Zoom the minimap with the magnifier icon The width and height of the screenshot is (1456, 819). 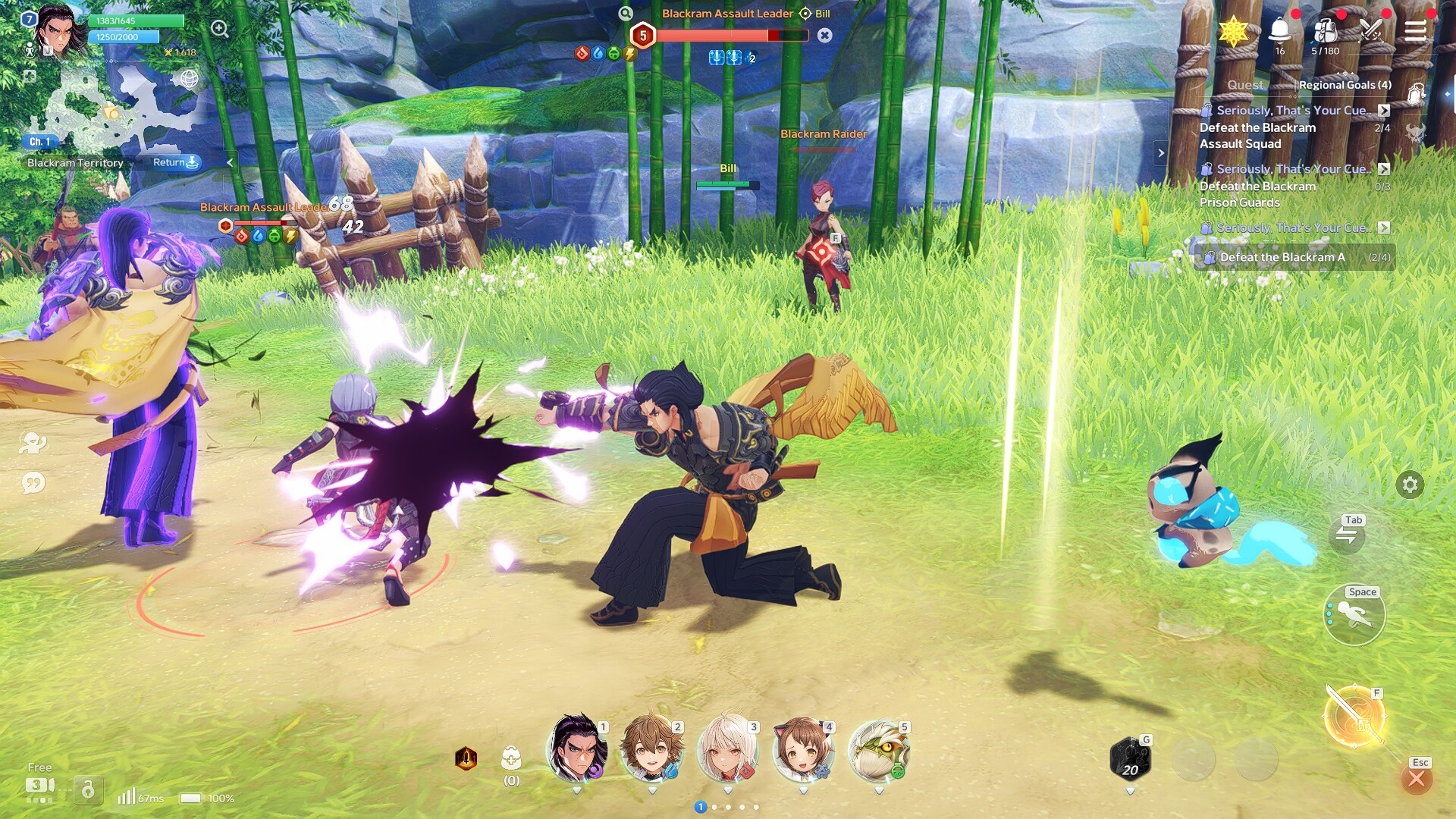coord(220,29)
